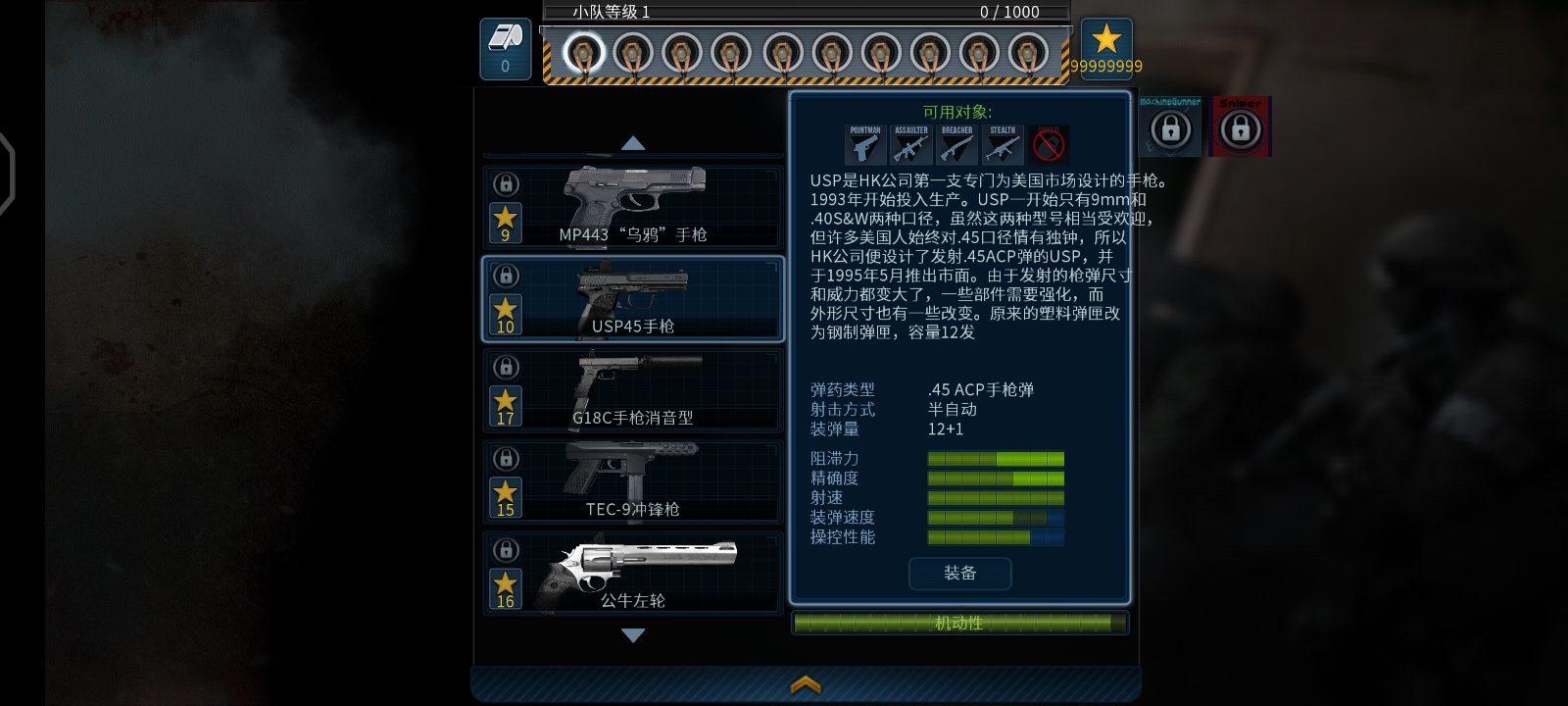This screenshot has width=1568, height=706.
Task: Select the Breacher class shotgun icon
Action: pos(957,145)
